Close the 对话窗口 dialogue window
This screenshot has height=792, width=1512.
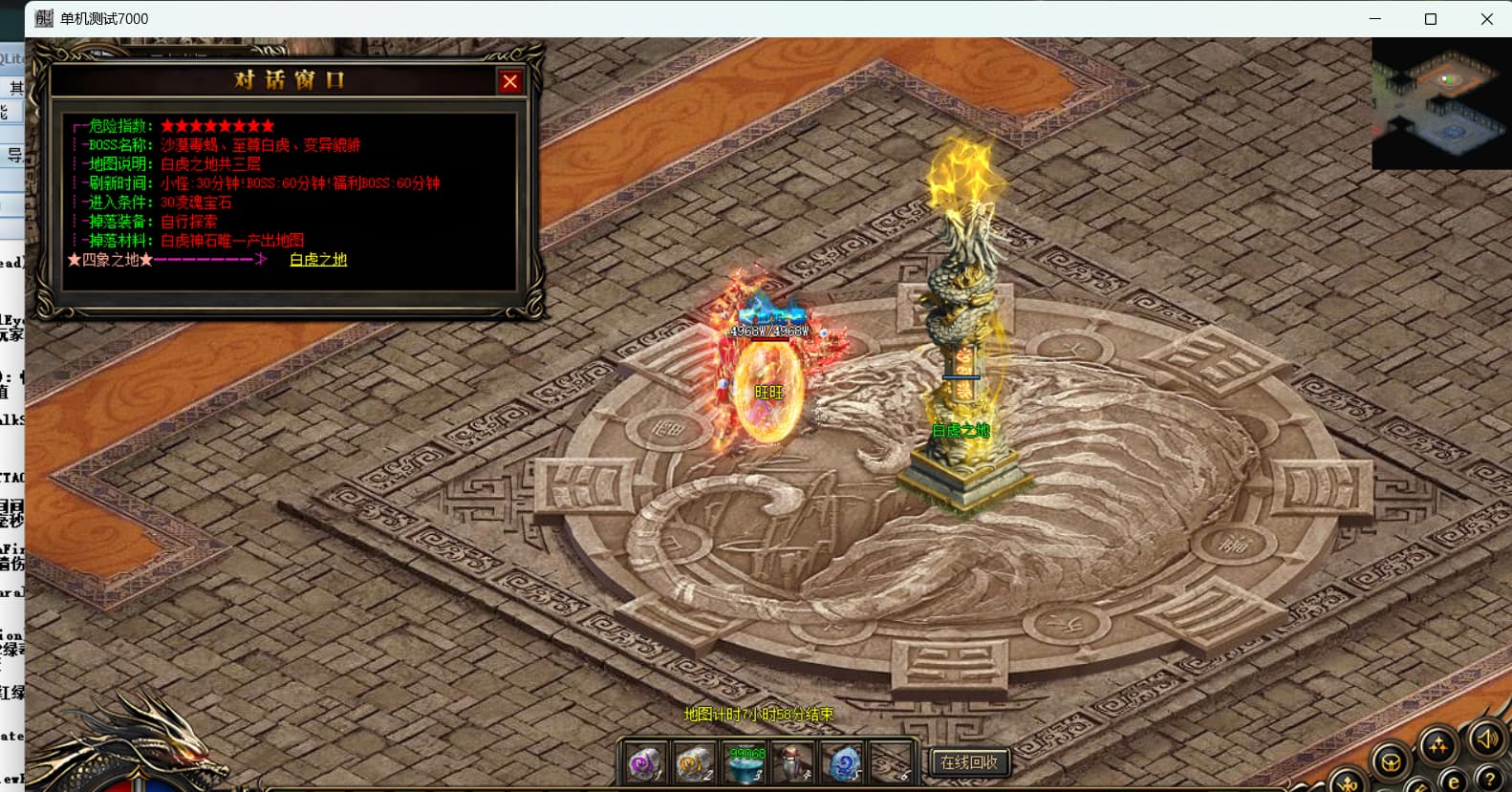(x=509, y=82)
